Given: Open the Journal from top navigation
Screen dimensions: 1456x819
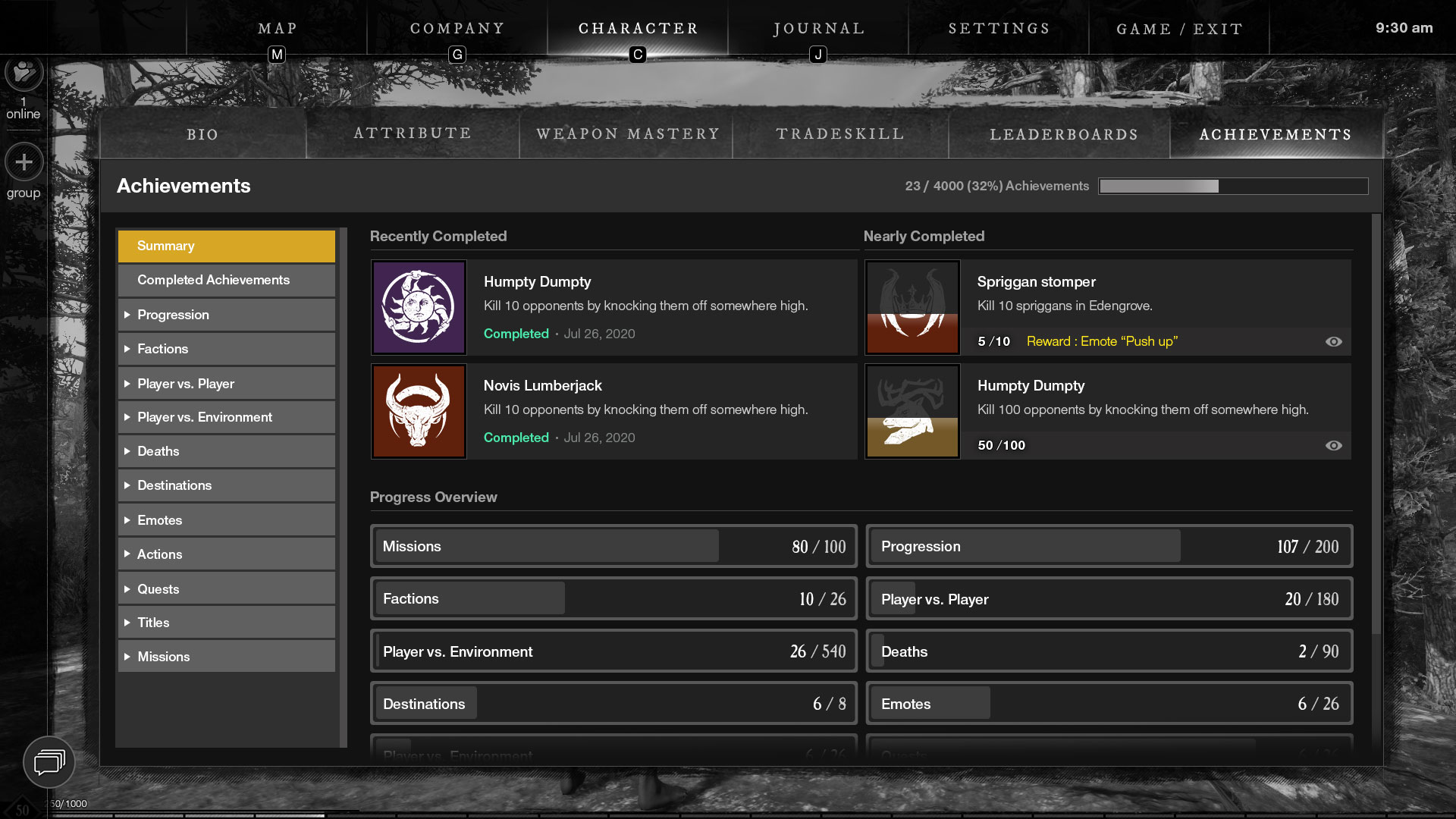Looking at the screenshot, I should (819, 29).
